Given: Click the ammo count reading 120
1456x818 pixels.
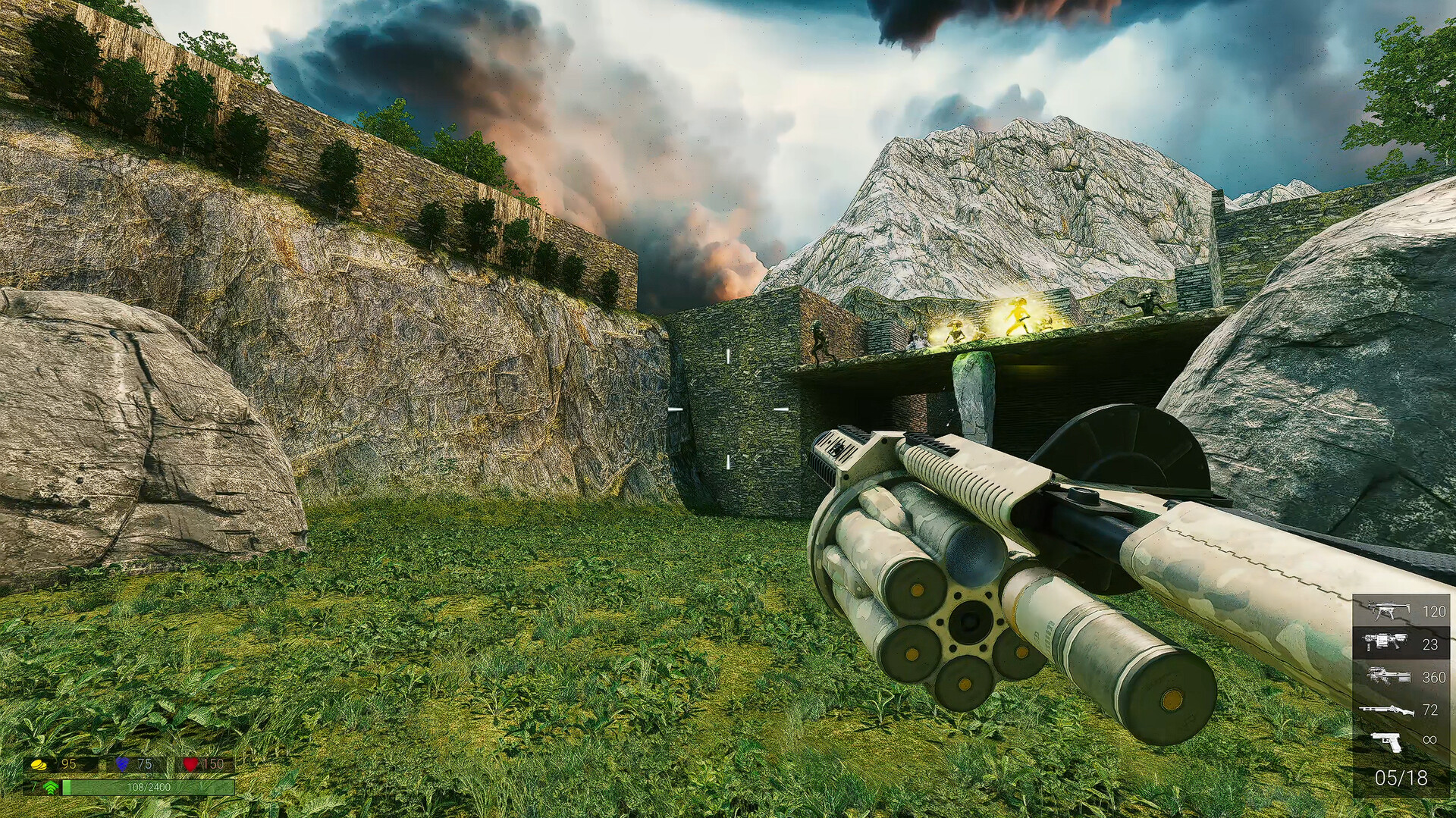Looking at the screenshot, I should pos(1434,611).
